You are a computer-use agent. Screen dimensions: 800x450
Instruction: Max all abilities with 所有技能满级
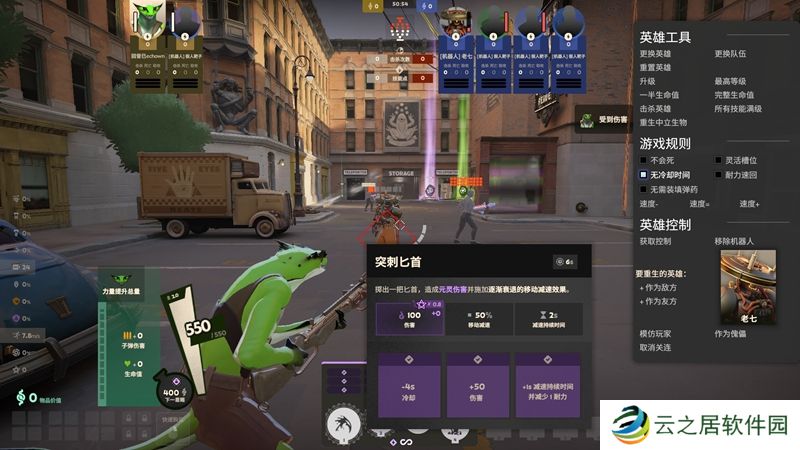click(x=739, y=108)
